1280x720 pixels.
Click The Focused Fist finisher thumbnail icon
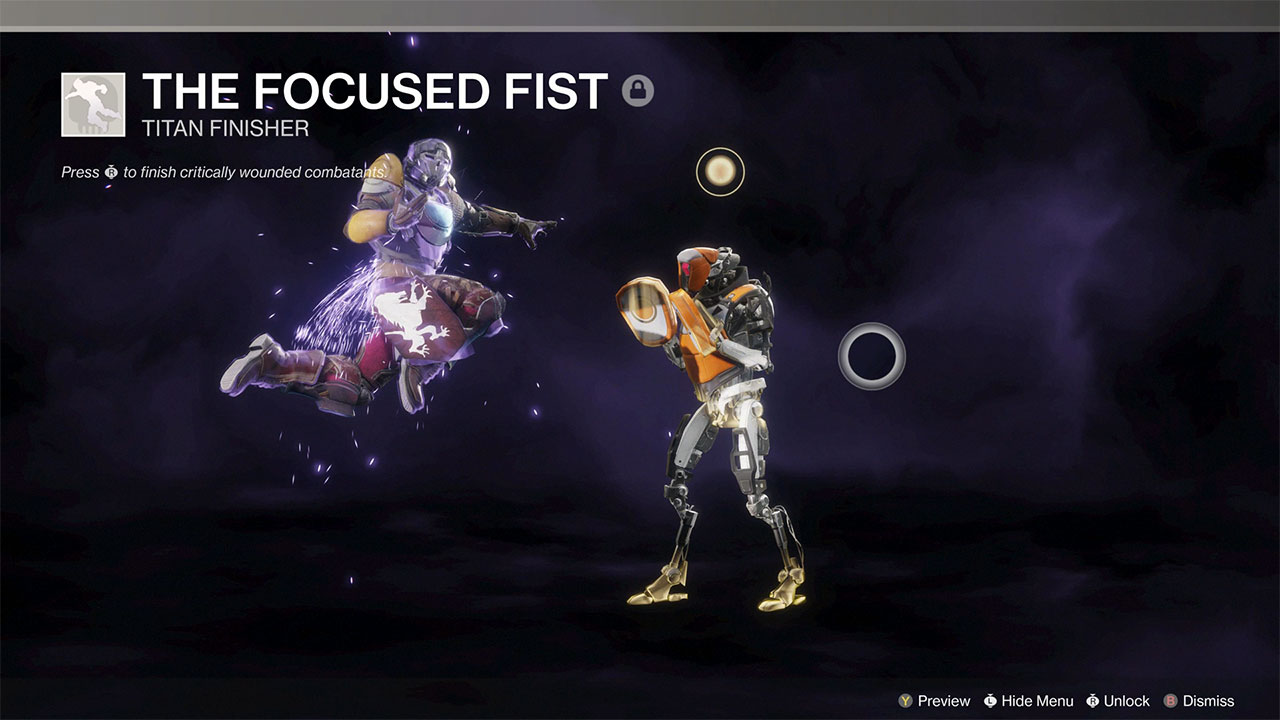[91, 103]
